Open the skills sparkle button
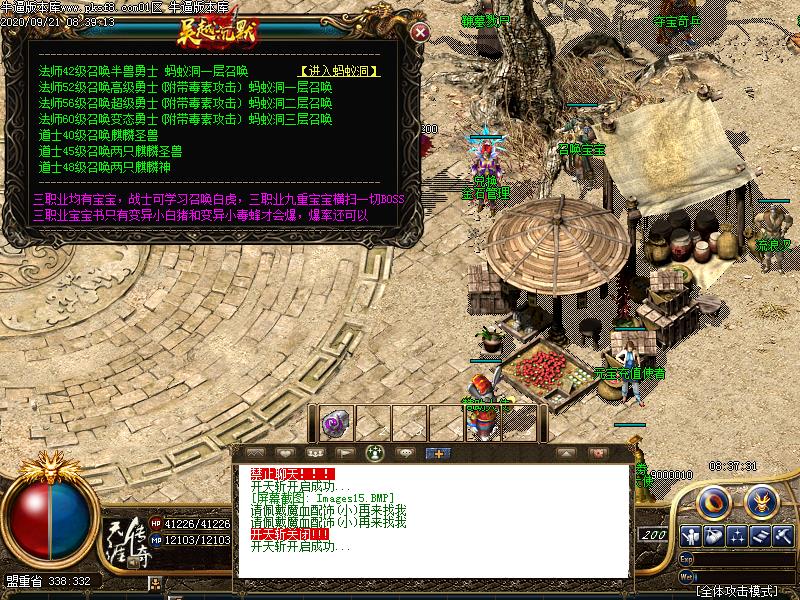 737,537
